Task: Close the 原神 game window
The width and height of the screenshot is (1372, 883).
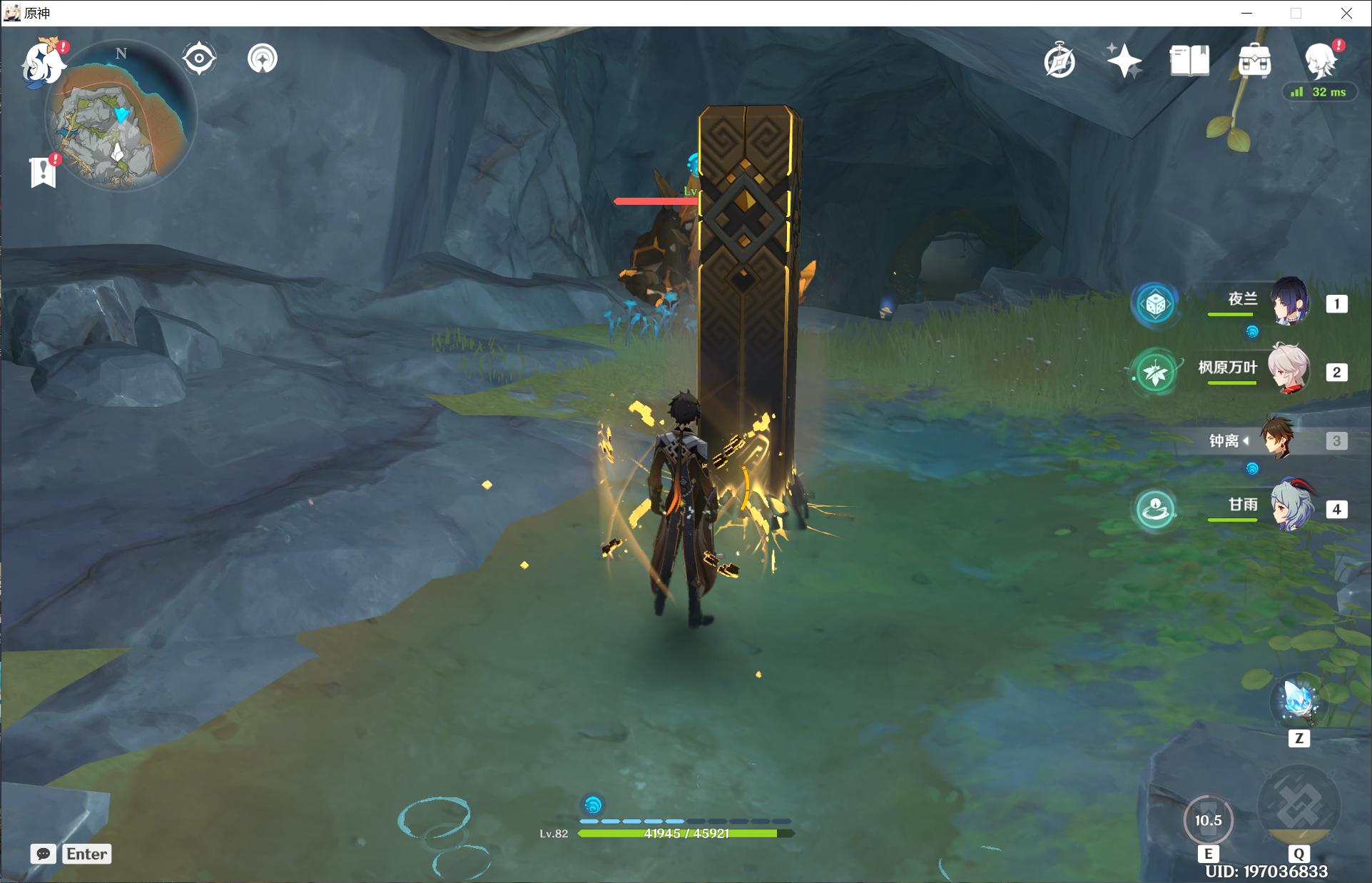Action: coord(1346,13)
